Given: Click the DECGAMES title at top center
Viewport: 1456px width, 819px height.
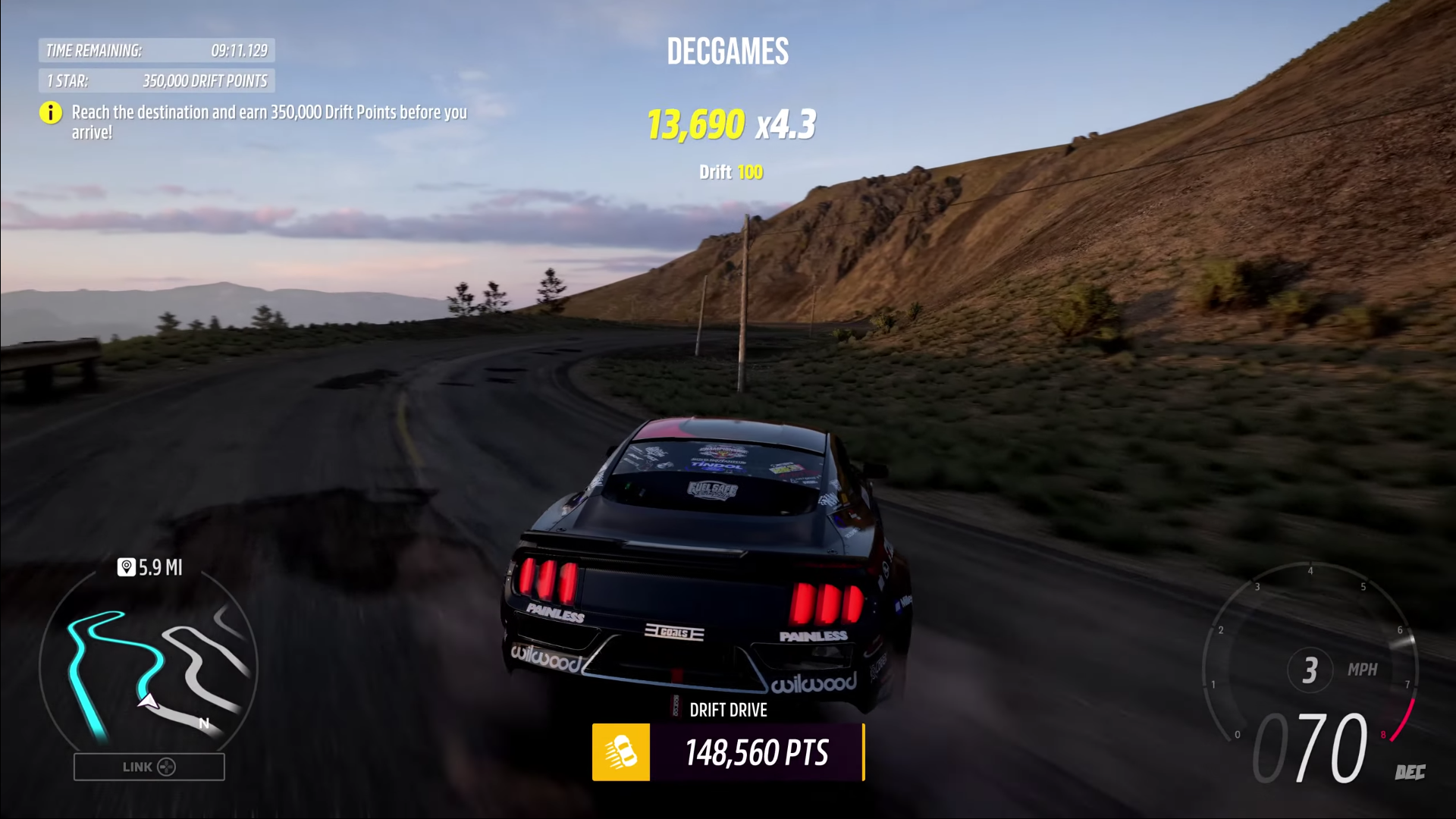Looking at the screenshot, I should point(726,51).
